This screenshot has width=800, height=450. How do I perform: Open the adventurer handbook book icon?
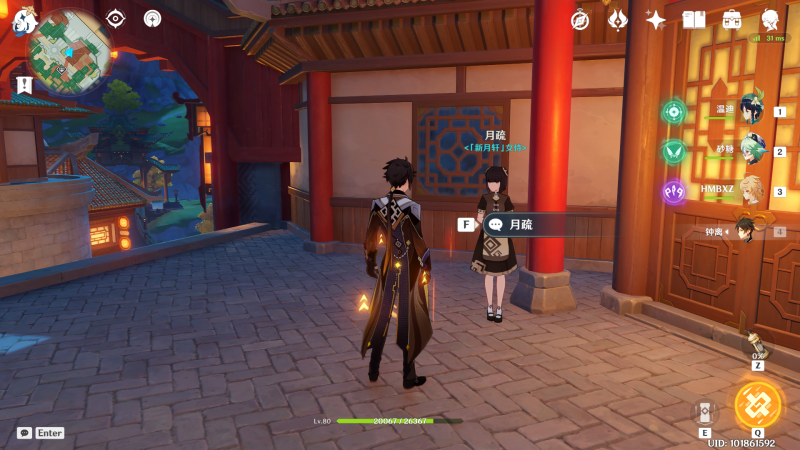(x=694, y=20)
